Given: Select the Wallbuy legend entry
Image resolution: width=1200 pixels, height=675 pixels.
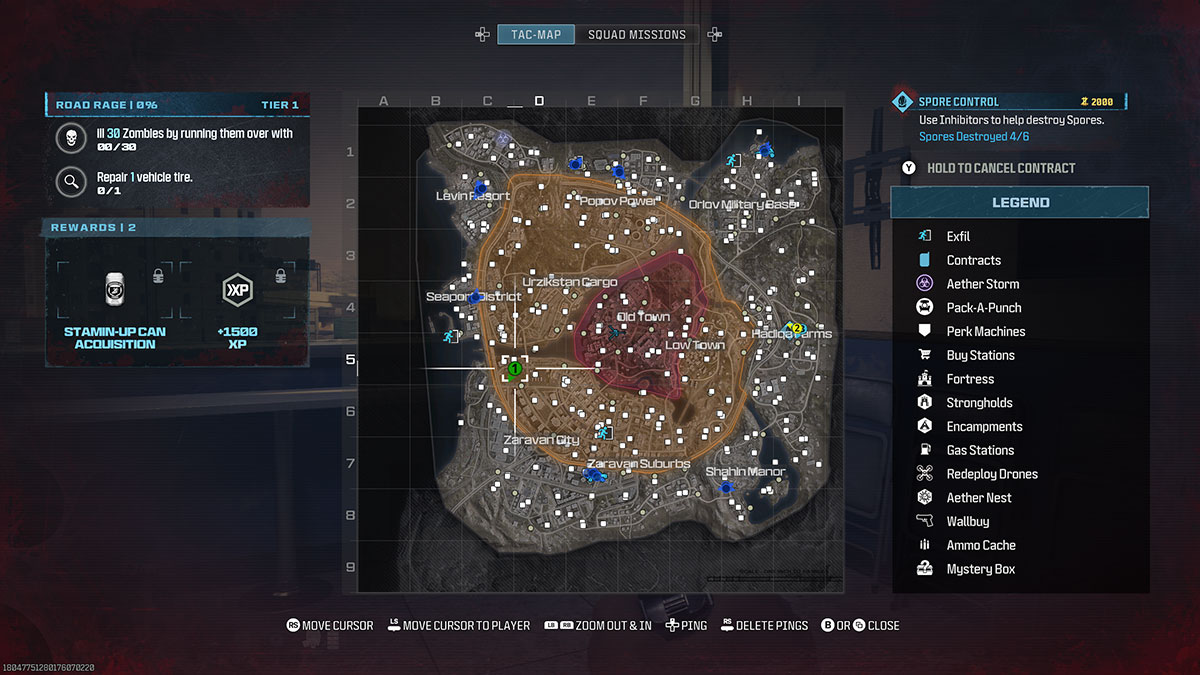Looking at the screenshot, I should point(967,522).
